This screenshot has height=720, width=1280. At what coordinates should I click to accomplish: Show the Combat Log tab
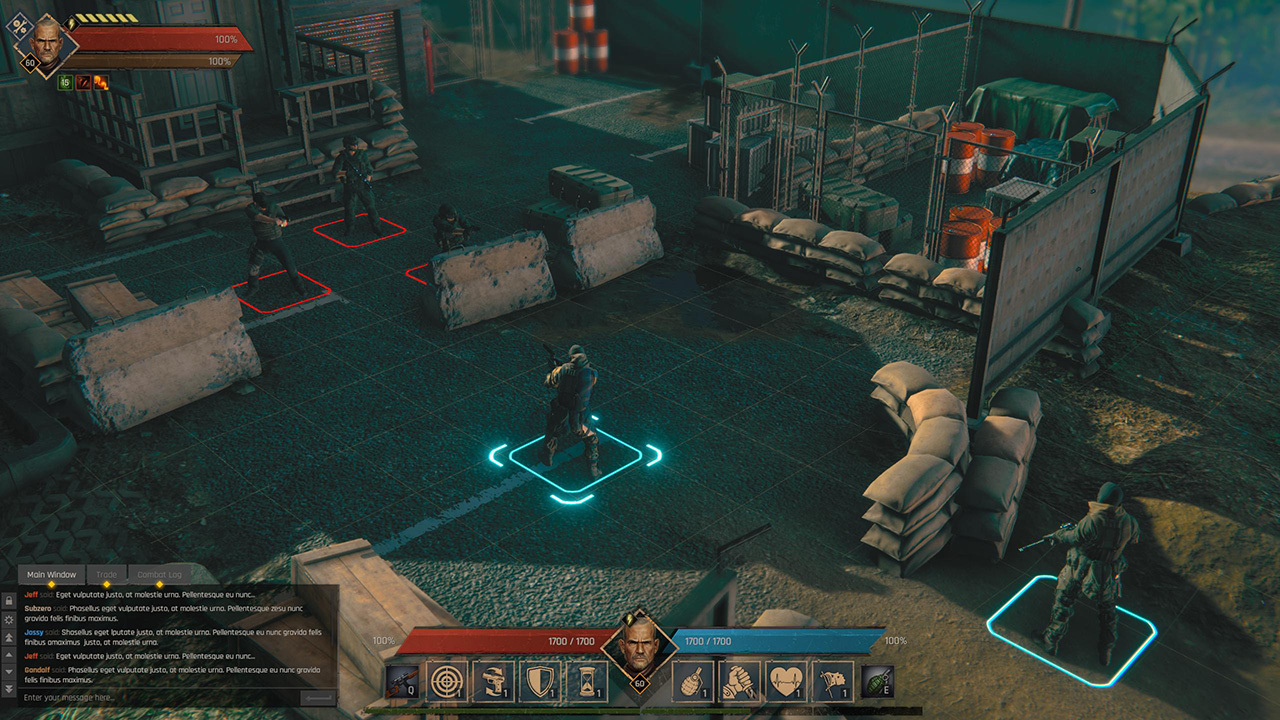point(159,575)
